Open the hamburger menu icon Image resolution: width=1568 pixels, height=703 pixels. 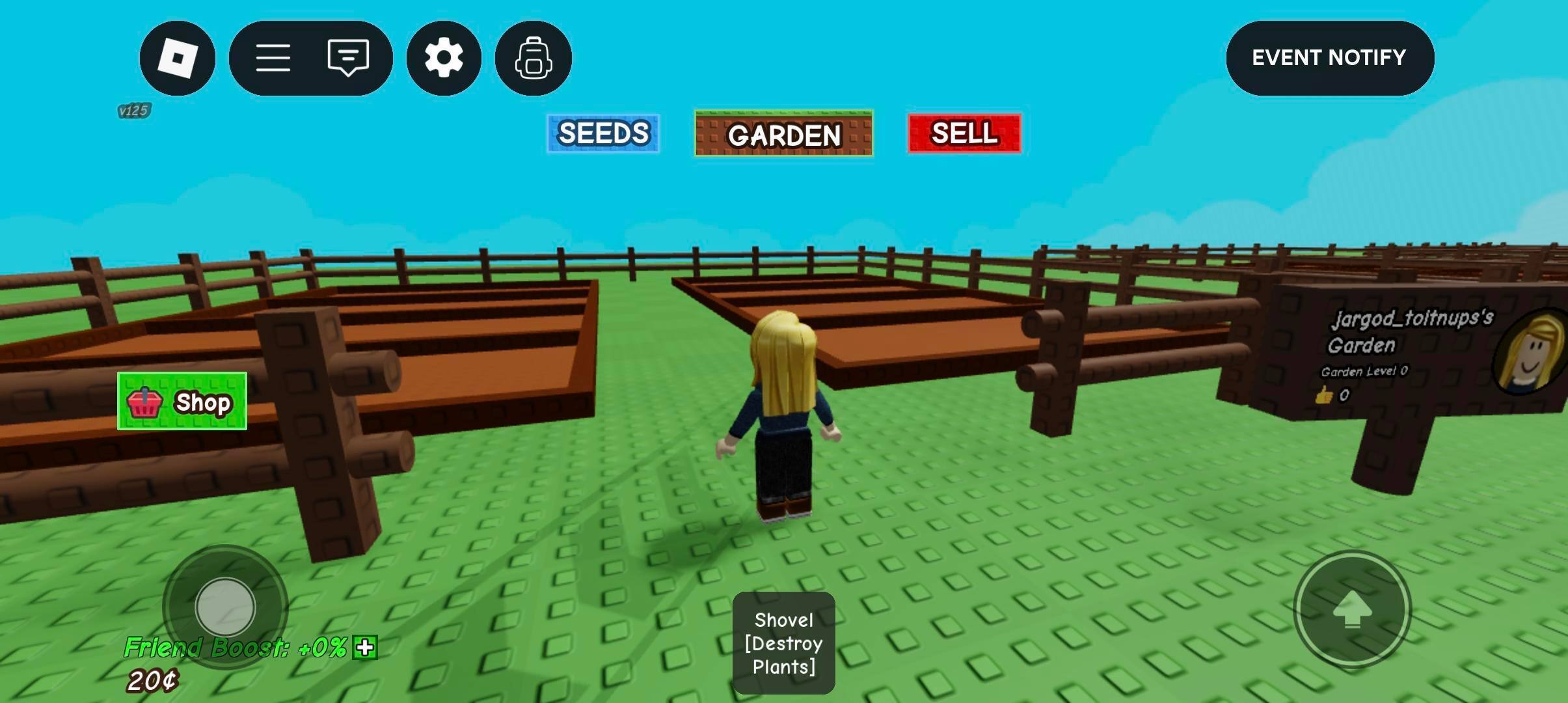tap(274, 58)
